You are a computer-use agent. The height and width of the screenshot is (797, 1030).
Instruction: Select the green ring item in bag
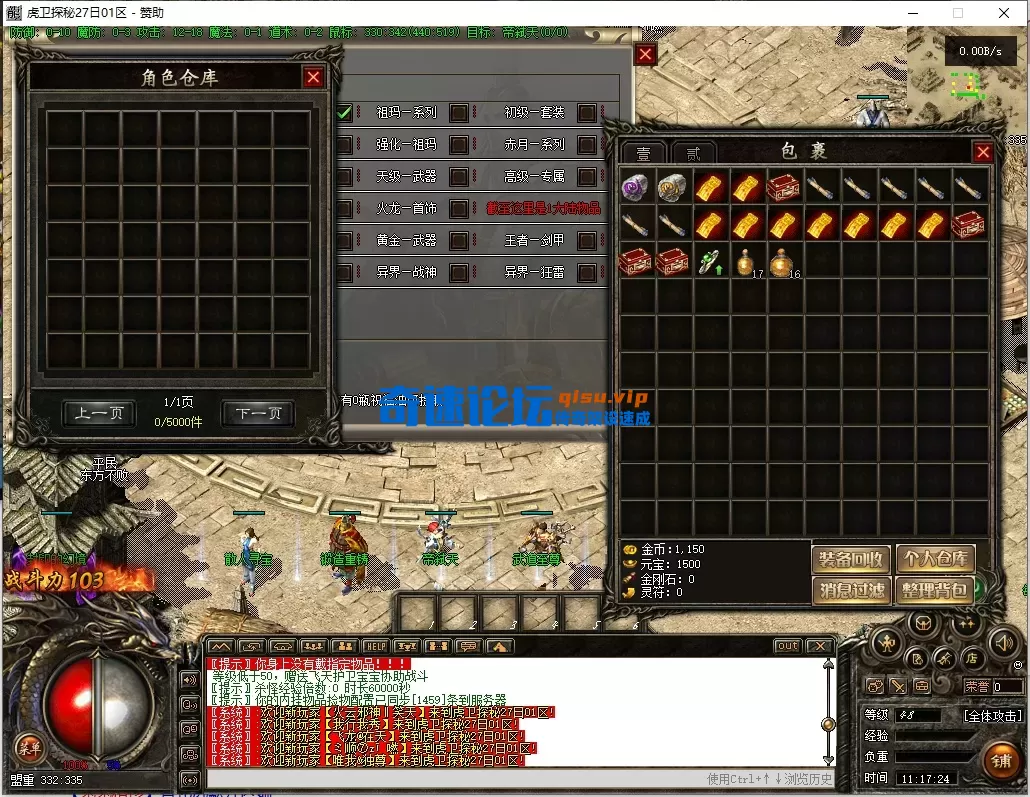(x=710, y=261)
